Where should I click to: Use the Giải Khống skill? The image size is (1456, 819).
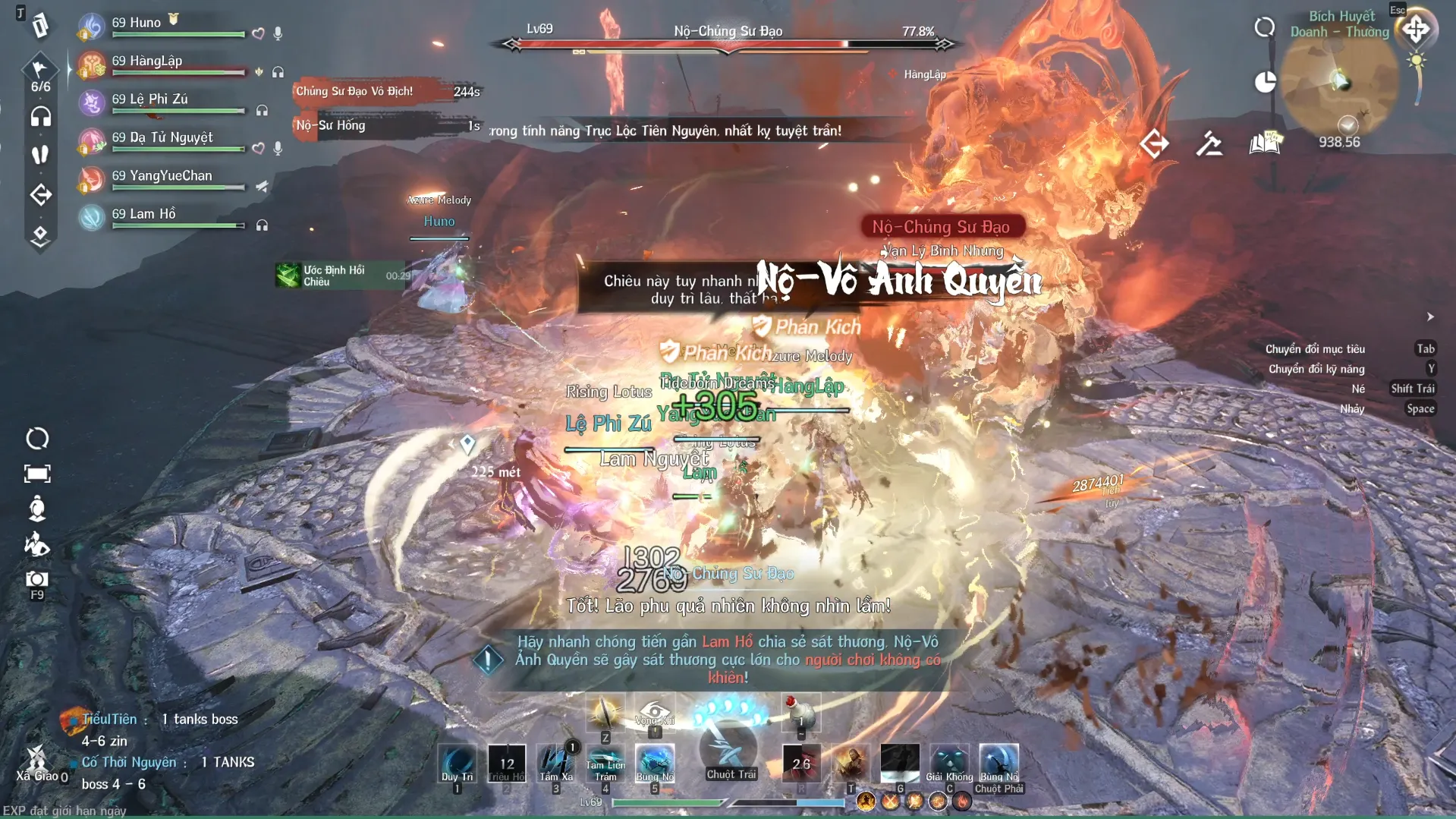[949, 764]
